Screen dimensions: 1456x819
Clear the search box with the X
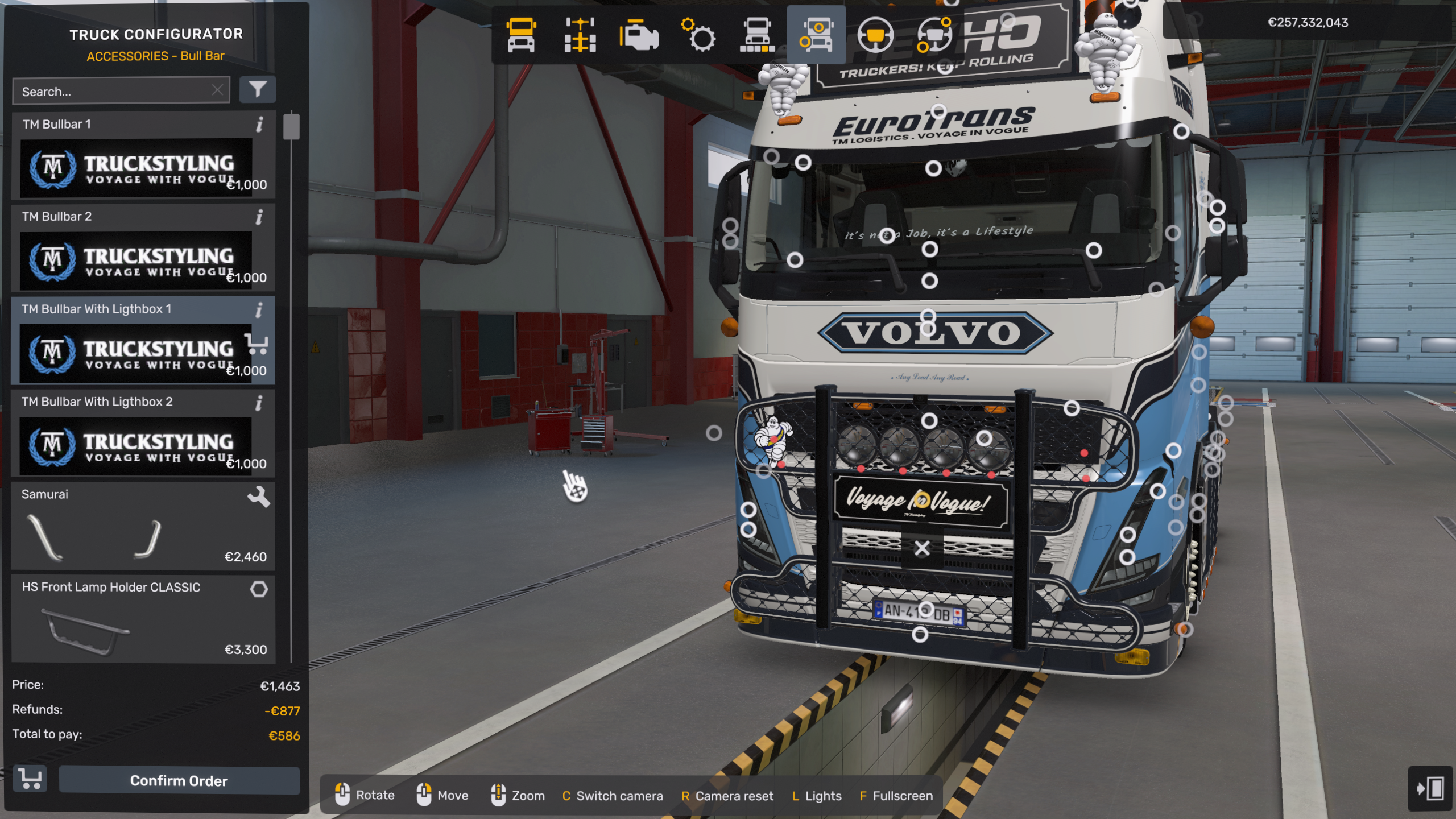217,90
